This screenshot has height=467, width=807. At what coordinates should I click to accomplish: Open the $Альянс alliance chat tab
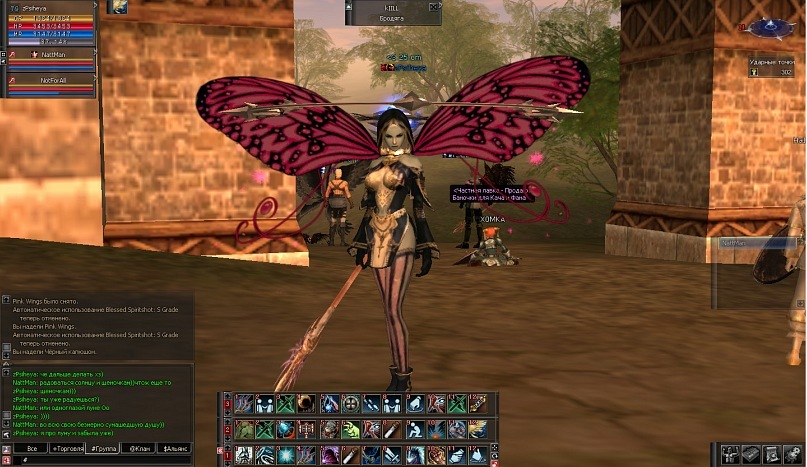pyautogui.click(x=174, y=450)
